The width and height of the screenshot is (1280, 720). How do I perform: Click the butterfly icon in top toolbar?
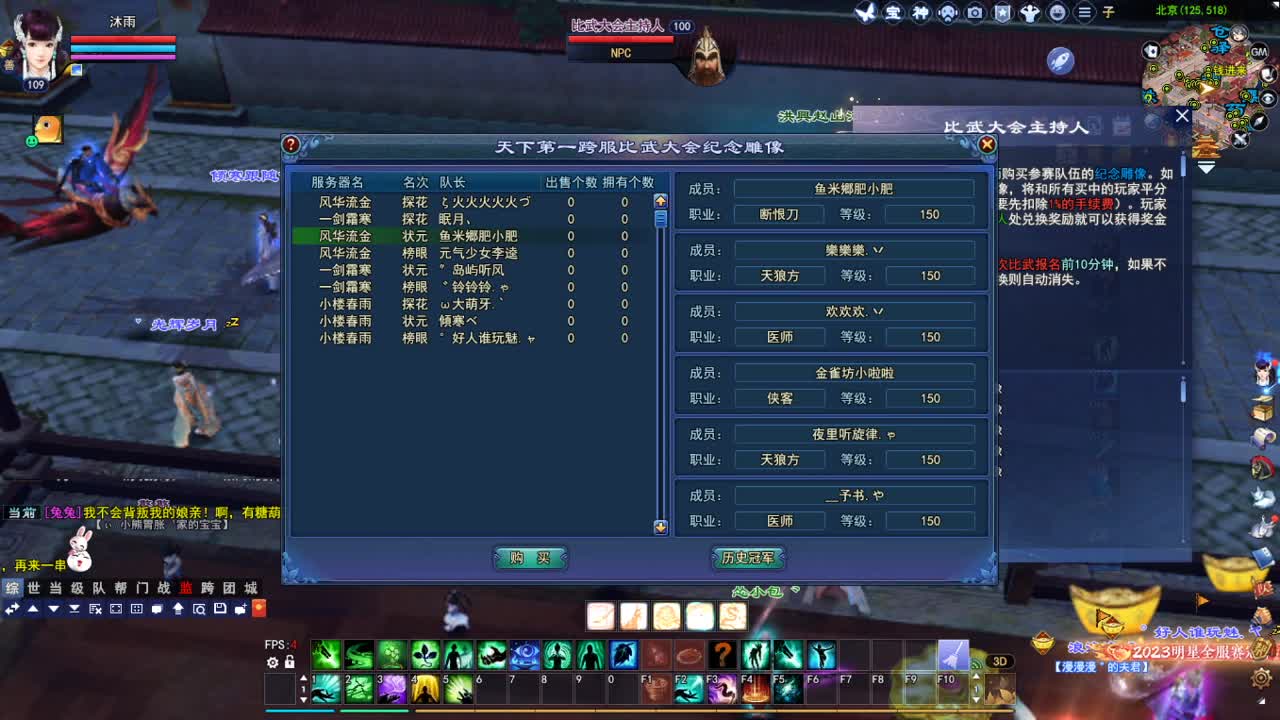[867, 13]
